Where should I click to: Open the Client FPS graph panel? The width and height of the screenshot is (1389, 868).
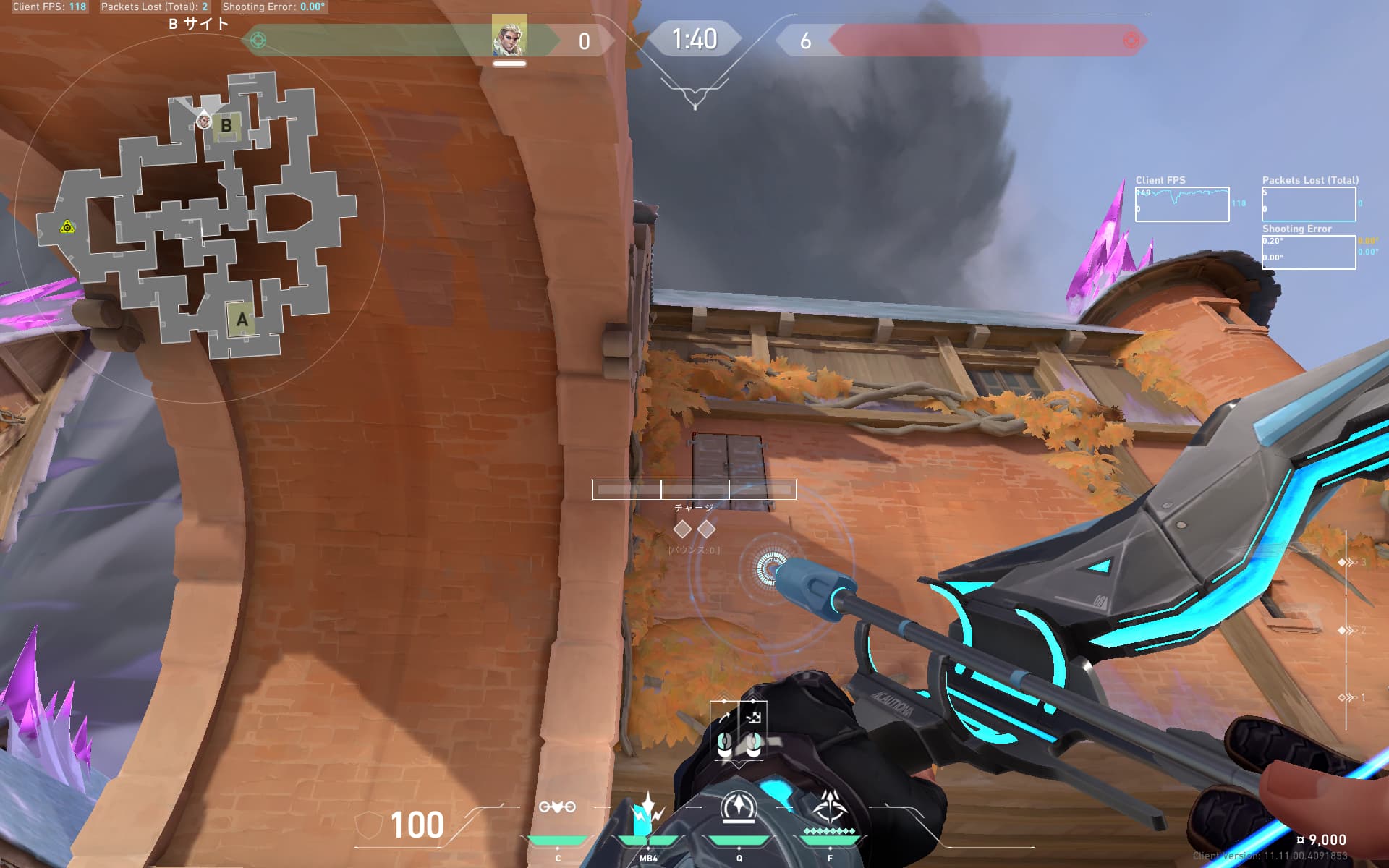point(1181,204)
